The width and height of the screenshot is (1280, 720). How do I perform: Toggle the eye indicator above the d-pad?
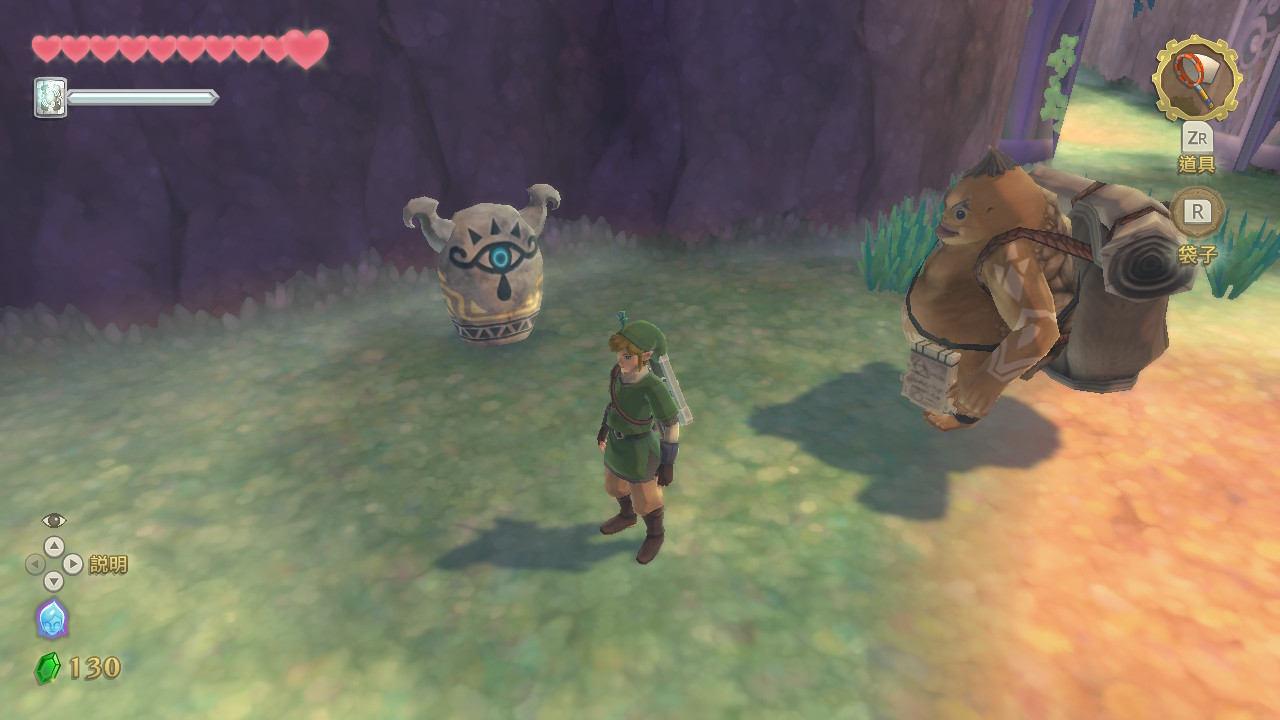pos(54,523)
